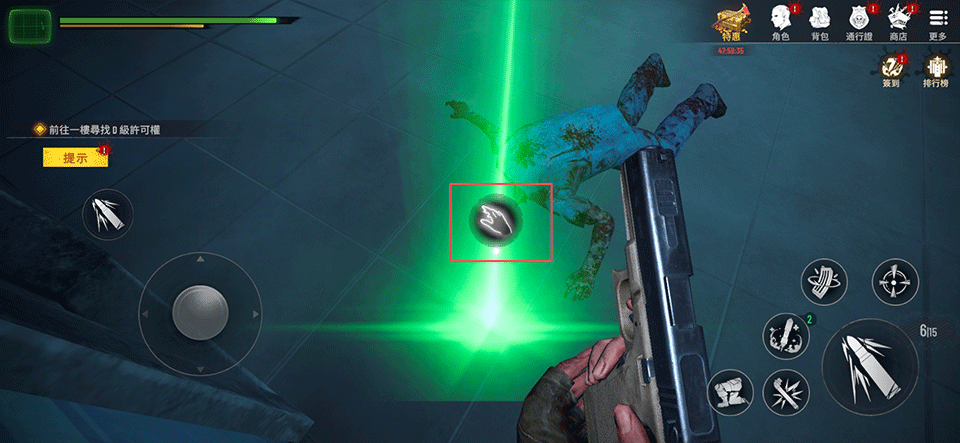960x443 pixels.
Task: Toggle aim with the crosshair icon
Action: [894, 282]
